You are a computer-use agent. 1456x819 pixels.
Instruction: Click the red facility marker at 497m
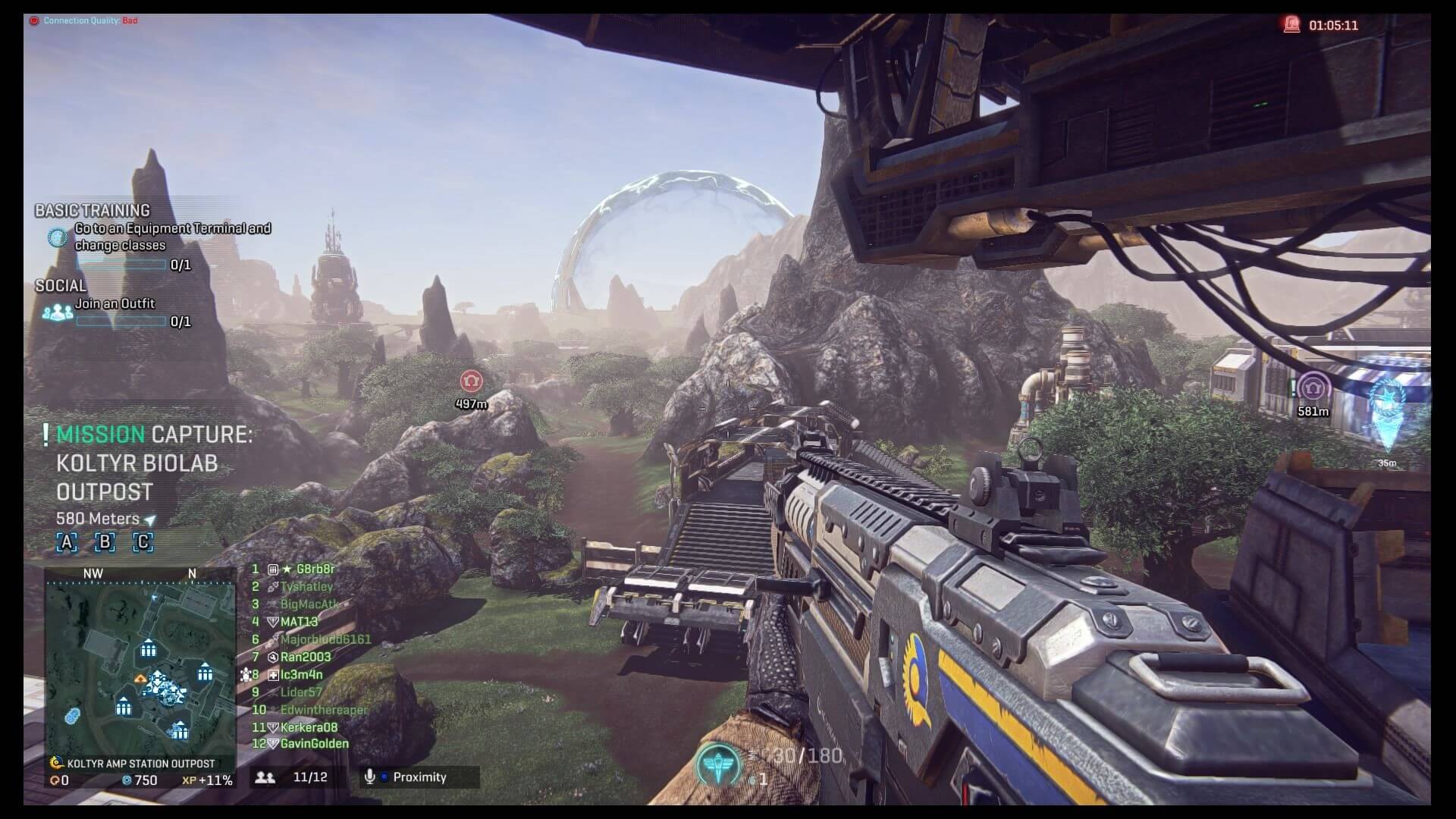(x=471, y=381)
